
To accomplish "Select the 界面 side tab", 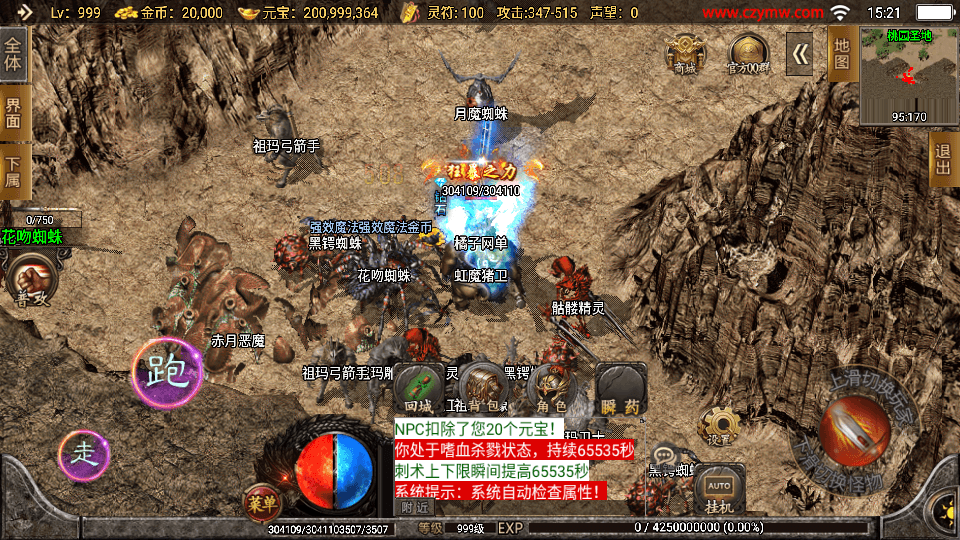I will (14, 112).
